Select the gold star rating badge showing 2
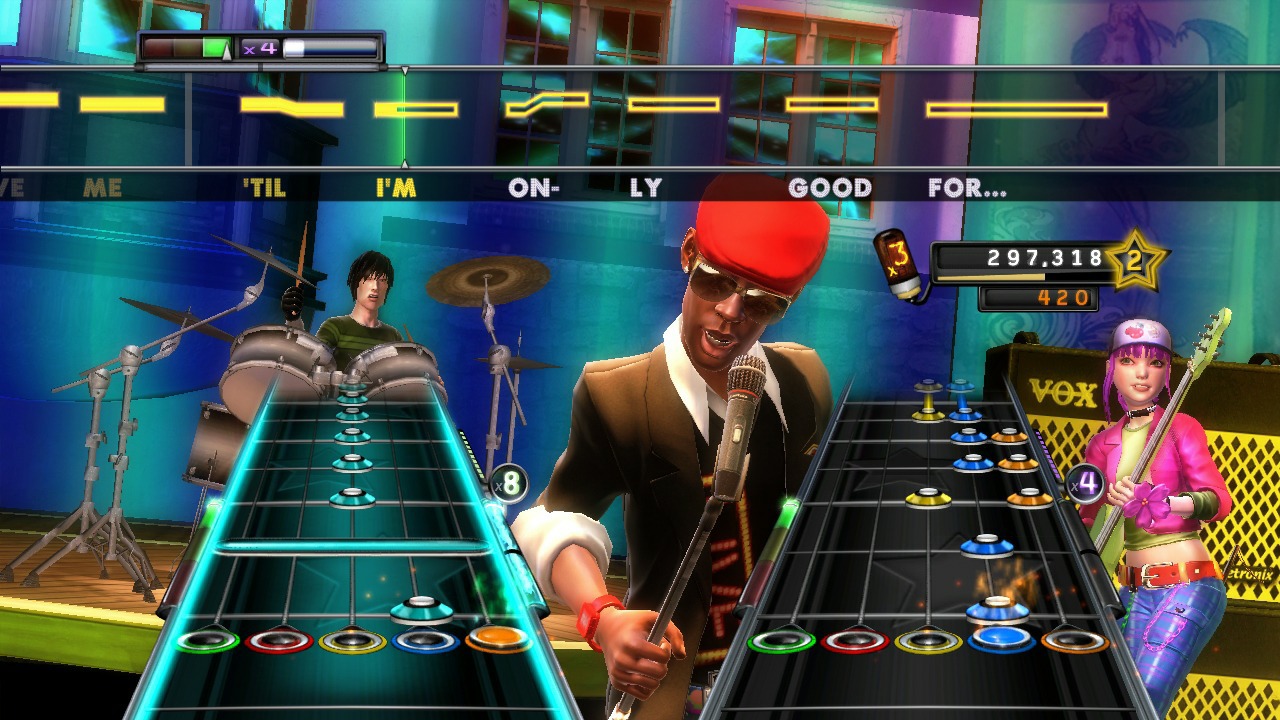Screen dimensions: 1280x720 tap(1135, 258)
